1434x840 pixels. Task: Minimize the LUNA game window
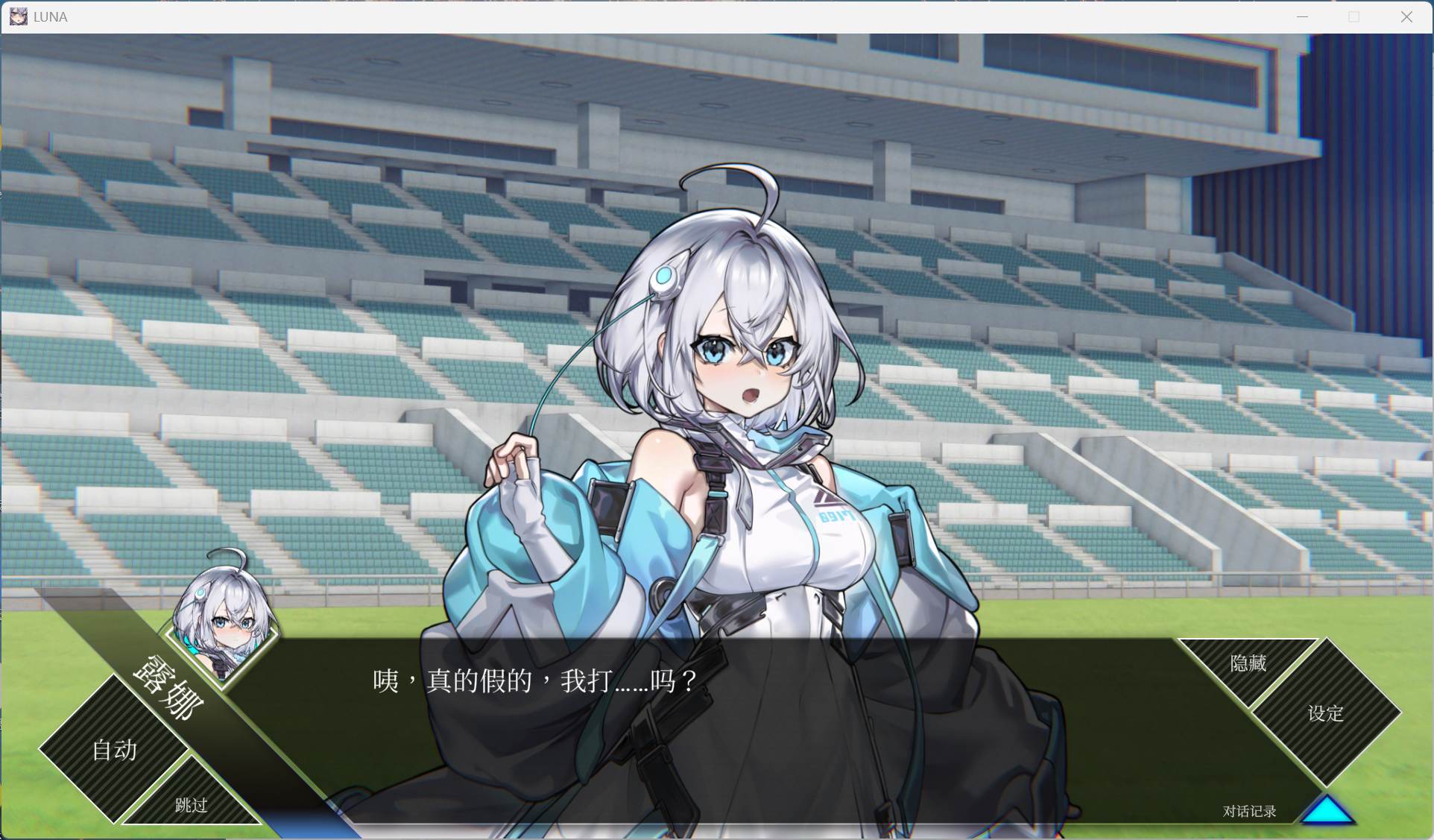1302,16
